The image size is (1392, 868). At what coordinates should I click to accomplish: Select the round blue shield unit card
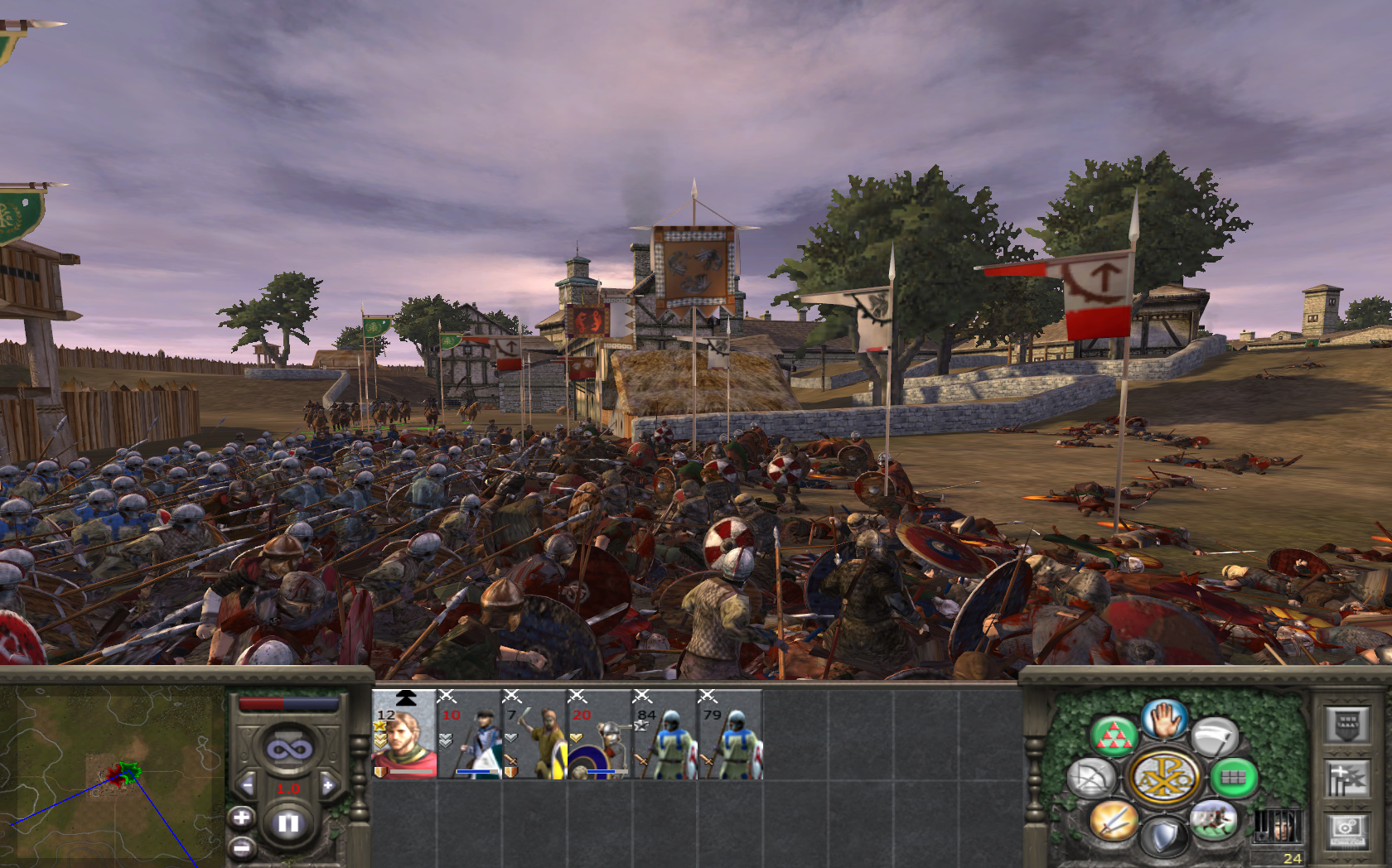[599, 735]
